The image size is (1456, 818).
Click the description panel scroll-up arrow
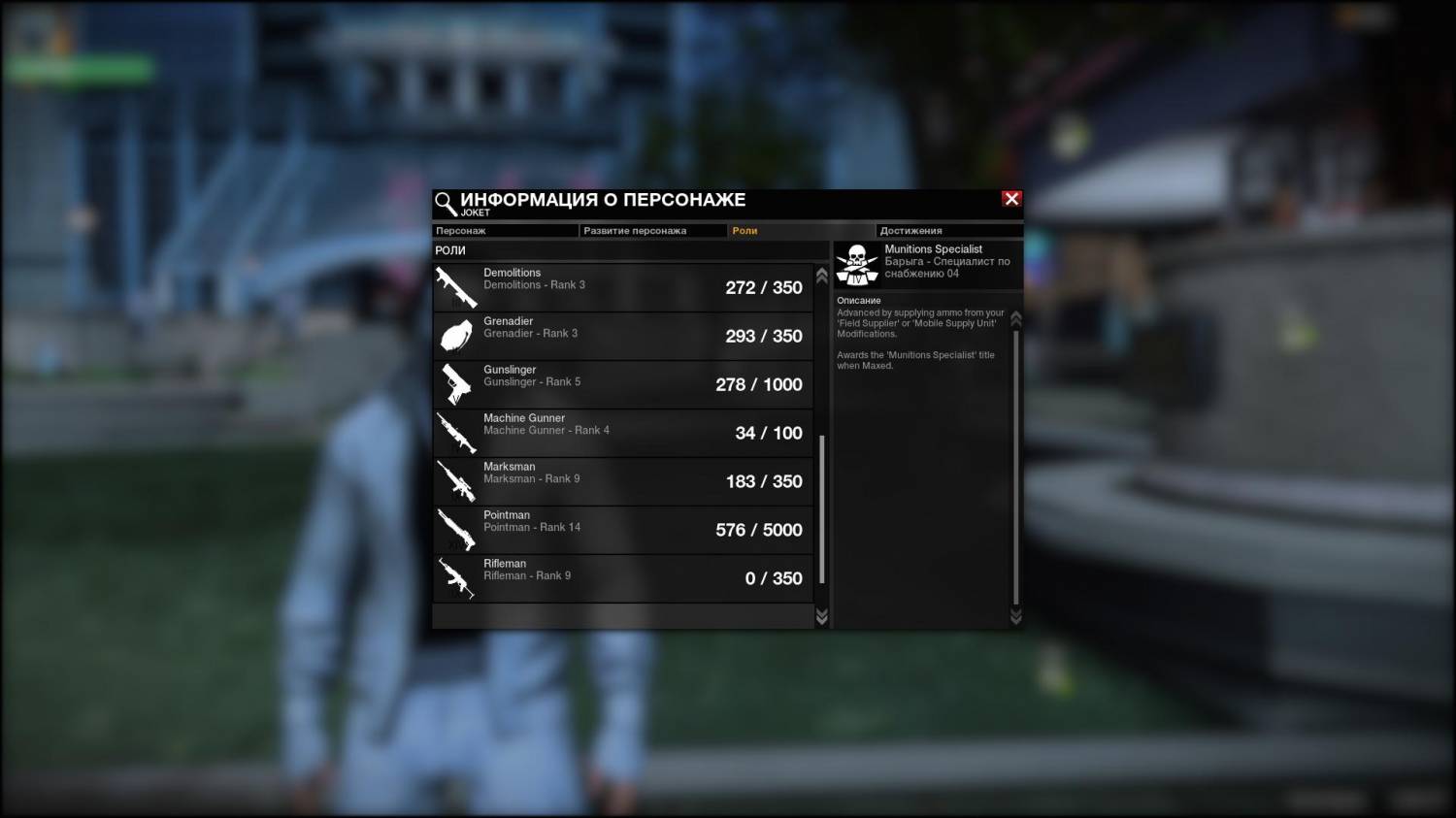pyautogui.click(x=1016, y=318)
